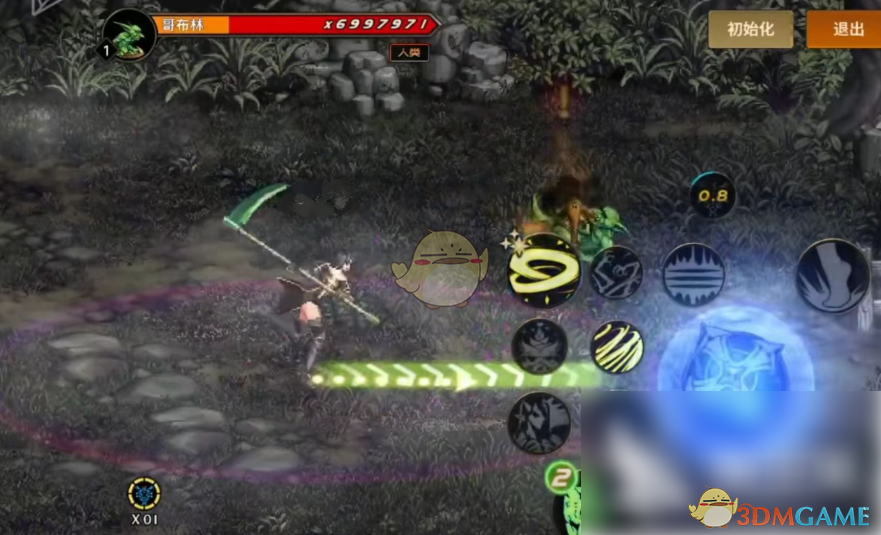The image size is (881, 535).
Task: Use the grey skill beside the whirlwind
Action: pos(614,273)
